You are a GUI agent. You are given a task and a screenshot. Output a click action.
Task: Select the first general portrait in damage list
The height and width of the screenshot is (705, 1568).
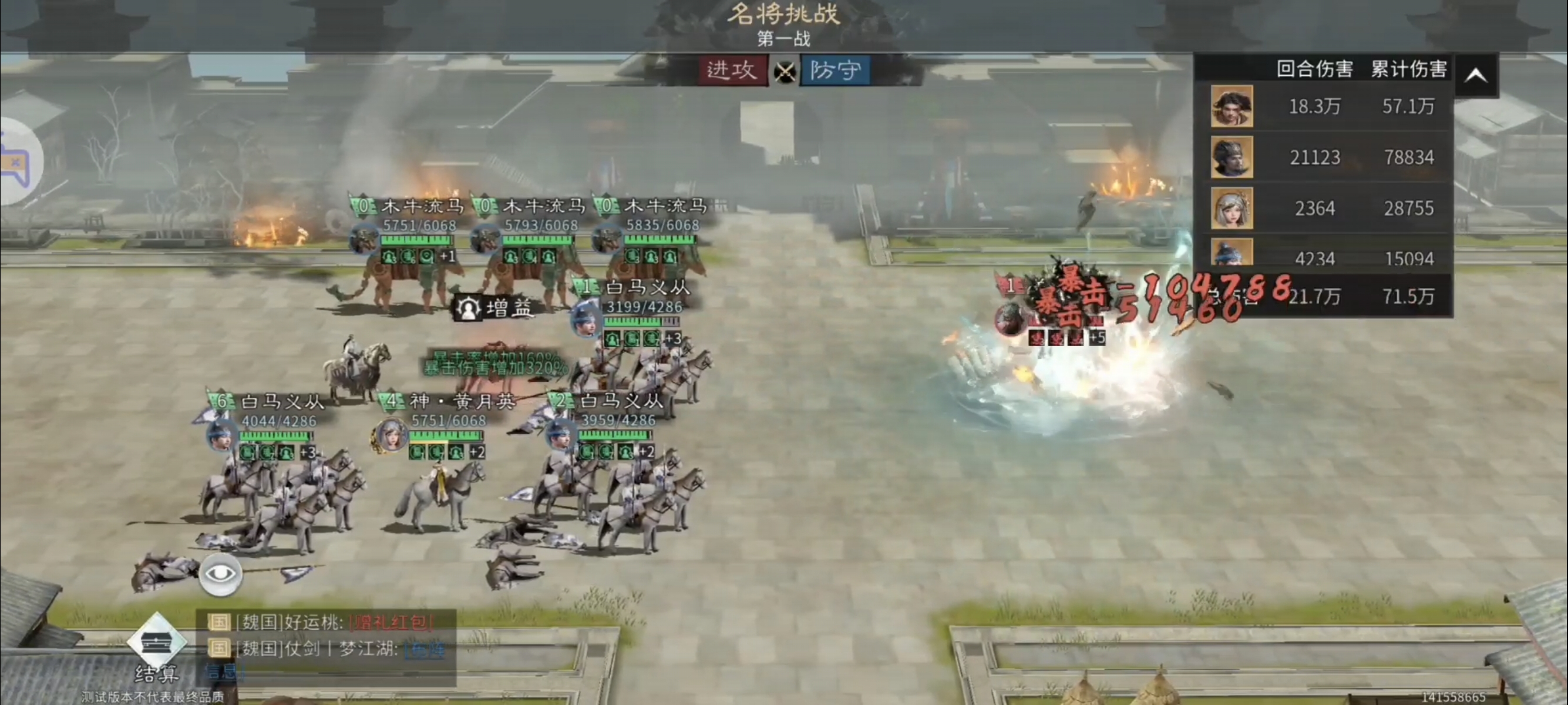coord(1231,106)
